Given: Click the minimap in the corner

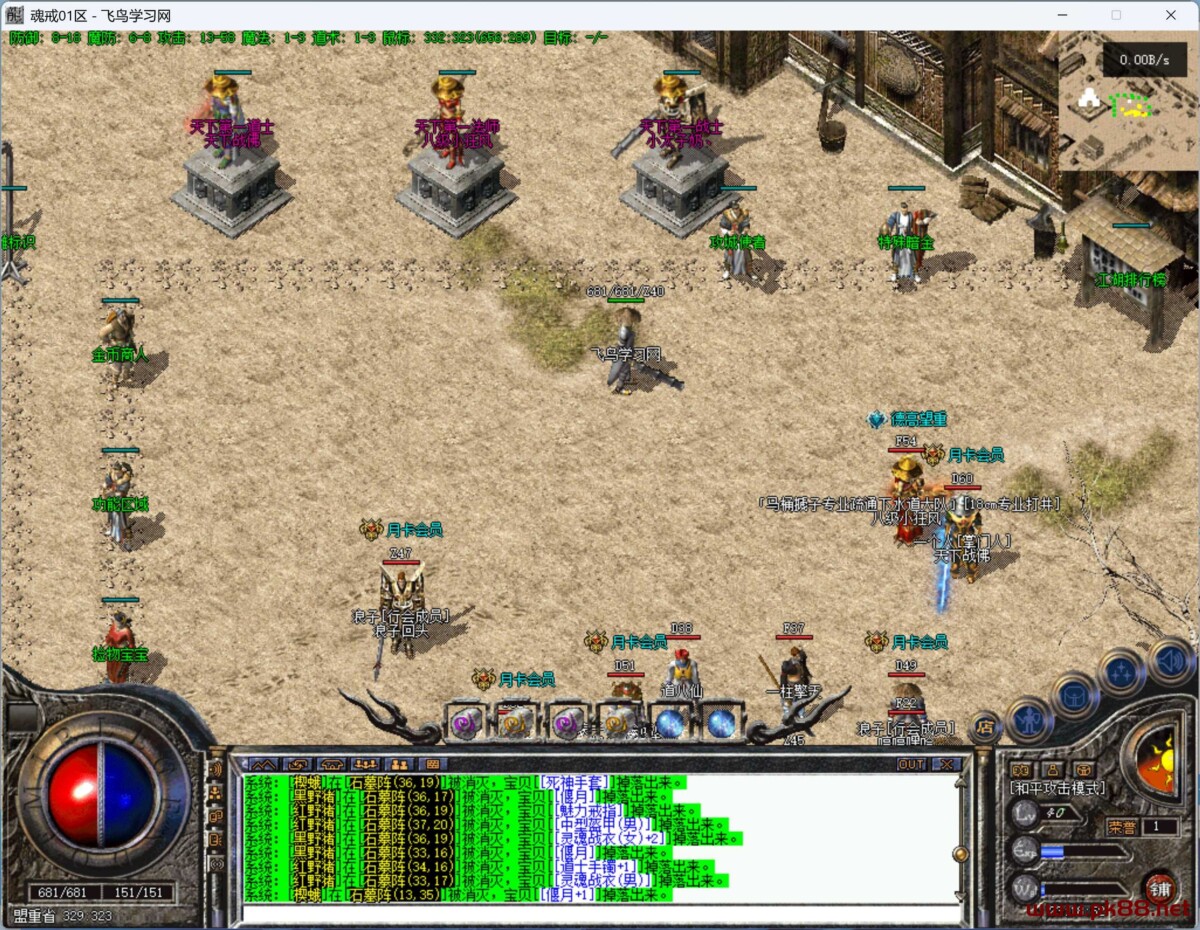Looking at the screenshot, I should 1128,102.
